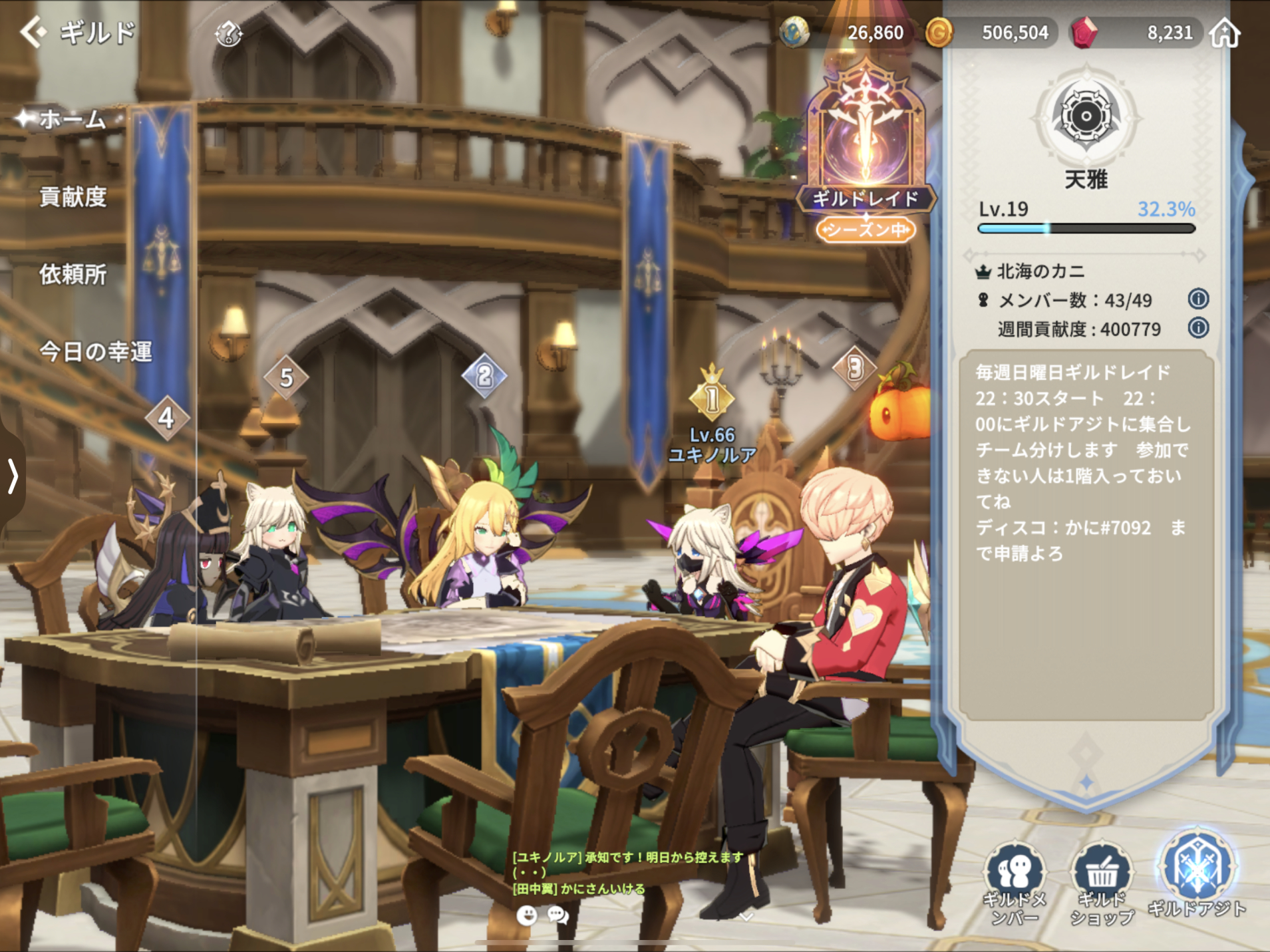Open the 貢献度 menu
Image resolution: width=1270 pixels, height=952 pixels.
pyautogui.click(x=73, y=197)
